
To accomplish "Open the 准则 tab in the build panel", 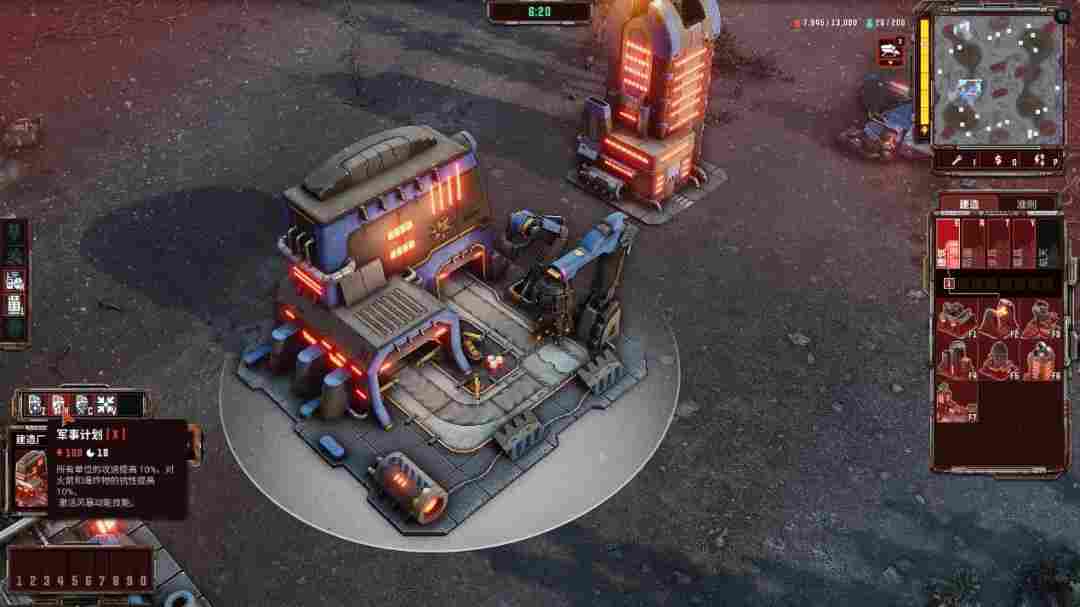I will tap(1026, 204).
